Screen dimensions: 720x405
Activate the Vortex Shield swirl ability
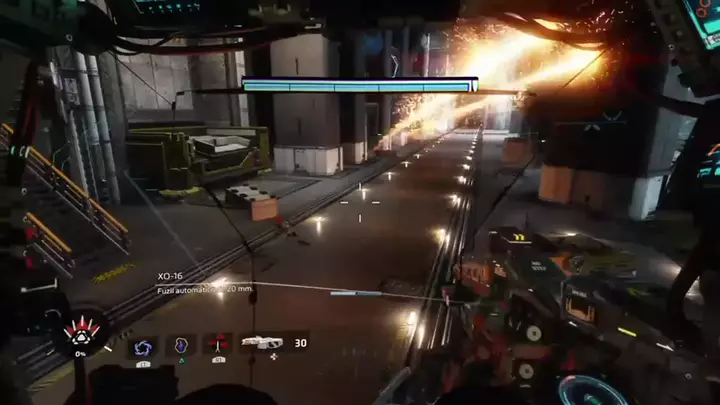pyautogui.click(x=142, y=346)
